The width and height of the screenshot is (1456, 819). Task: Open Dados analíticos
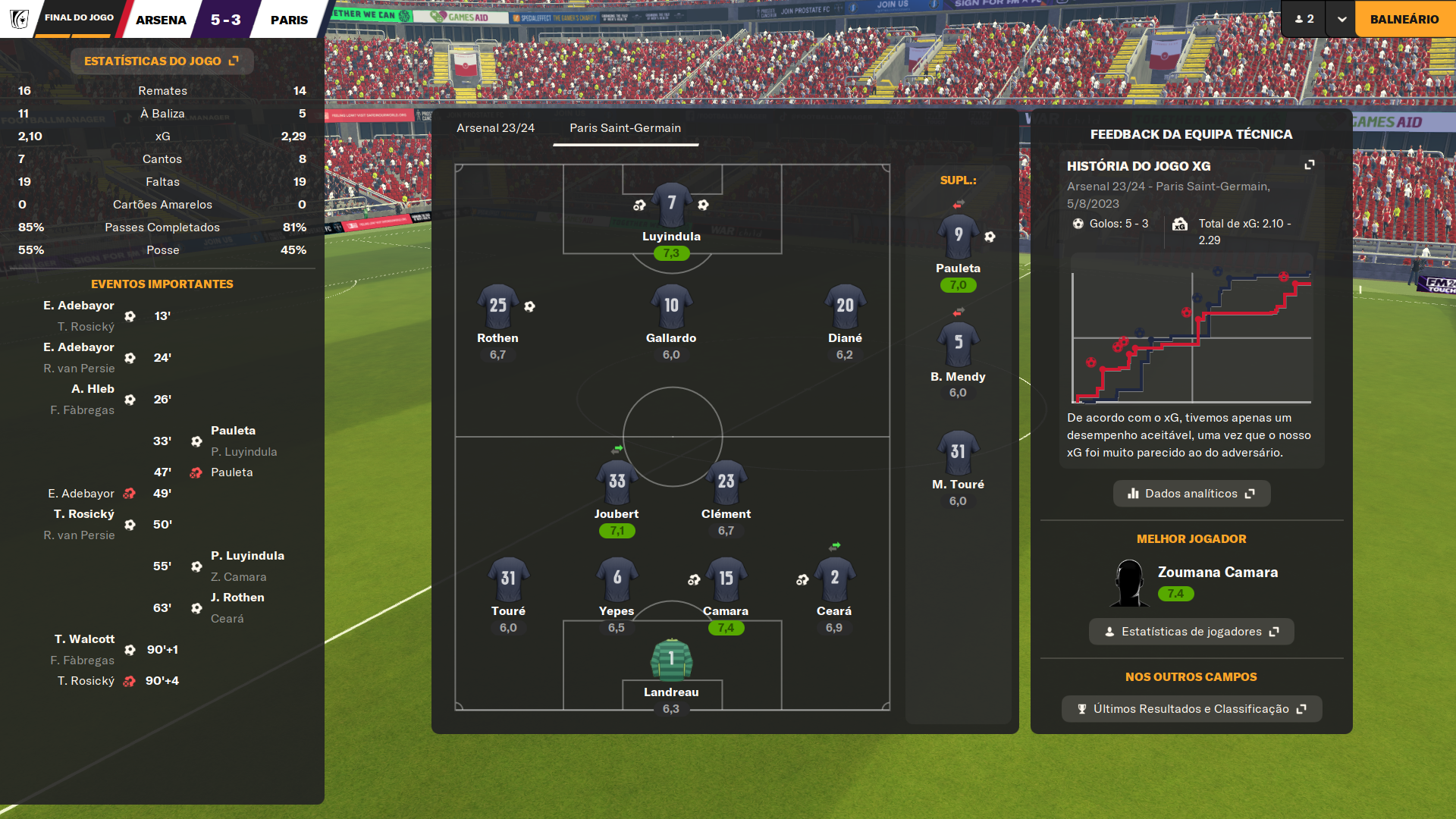[x=1191, y=494]
